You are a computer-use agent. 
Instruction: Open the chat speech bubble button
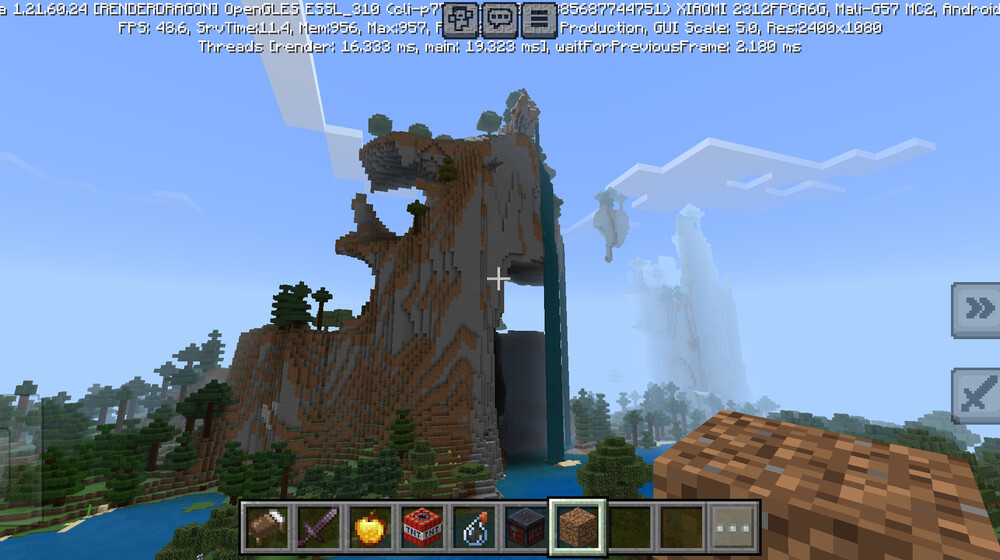pyautogui.click(x=500, y=17)
